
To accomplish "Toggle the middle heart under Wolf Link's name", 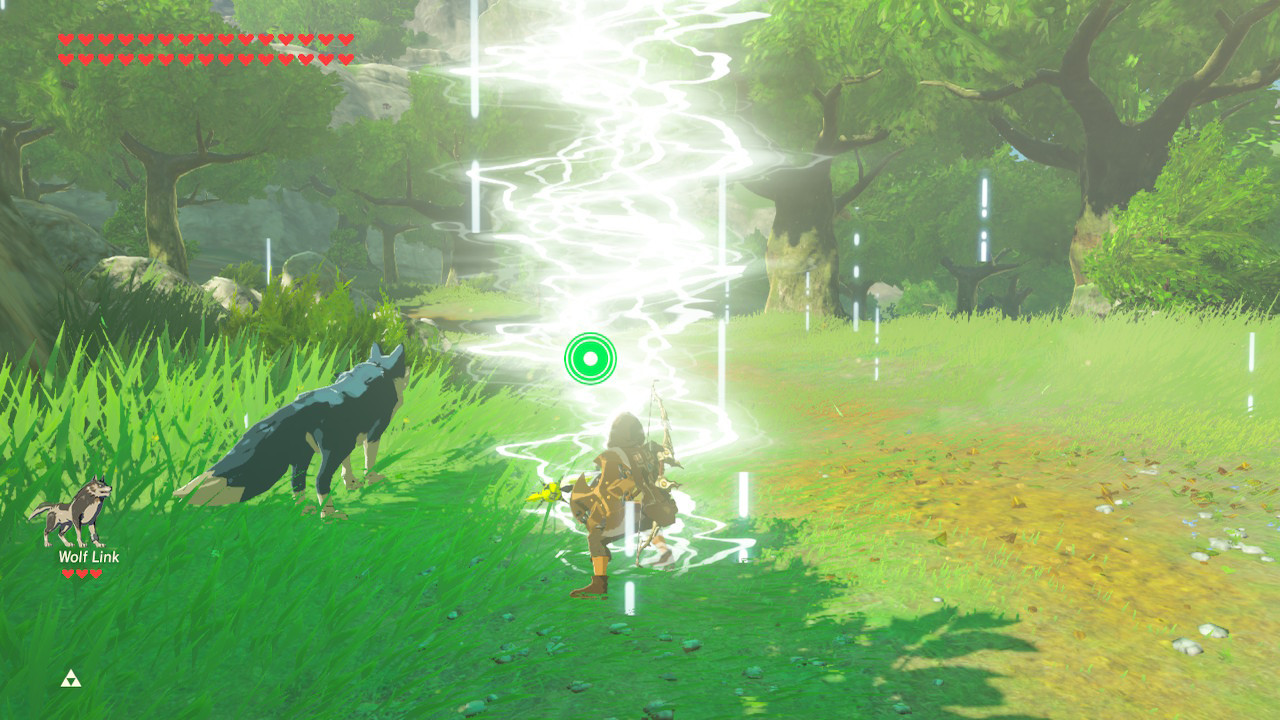I will pyautogui.click(x=81, y=573).
